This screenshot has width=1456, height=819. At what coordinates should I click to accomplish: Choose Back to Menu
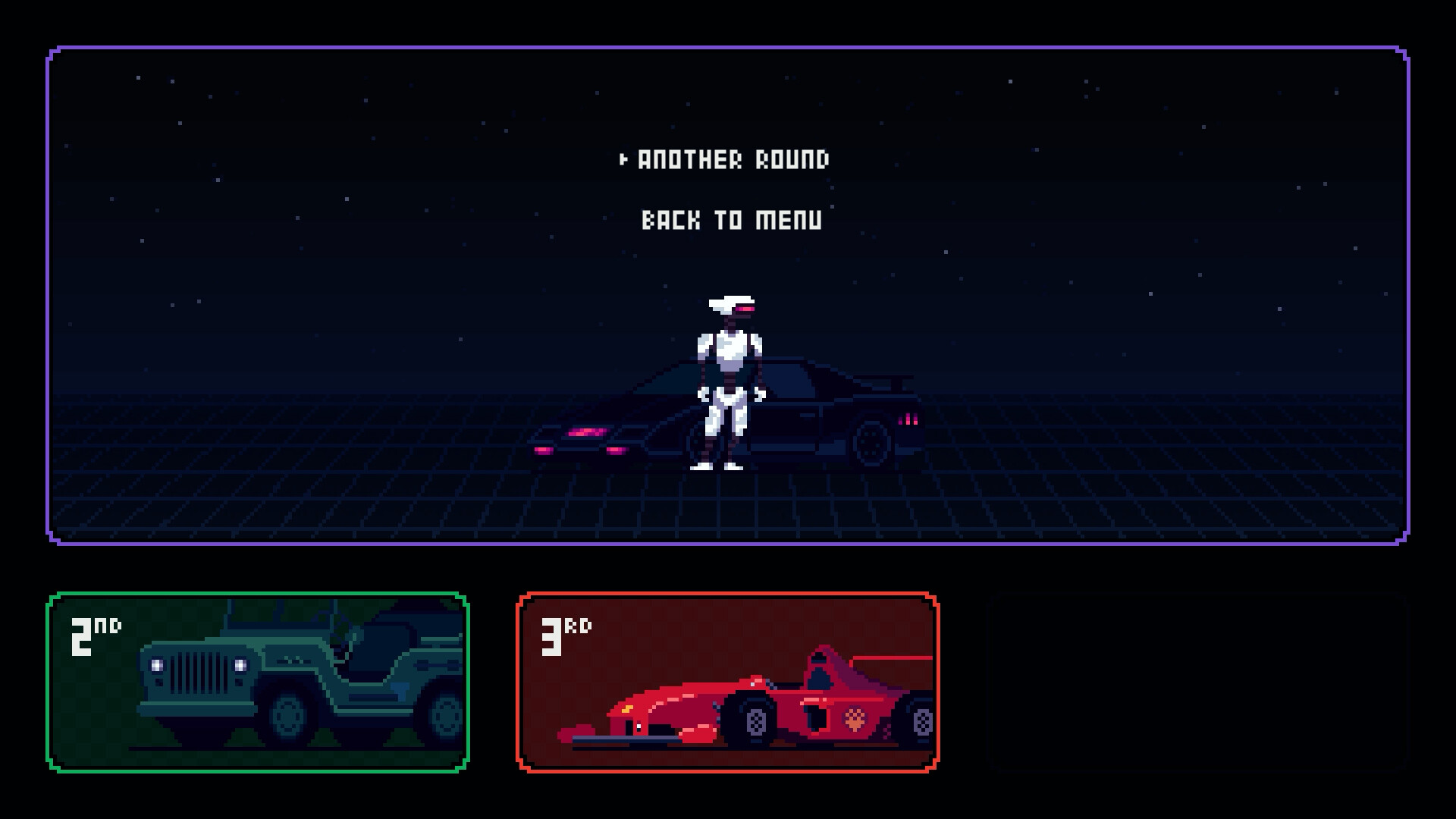pyautogui.click(x=731, y=221)
